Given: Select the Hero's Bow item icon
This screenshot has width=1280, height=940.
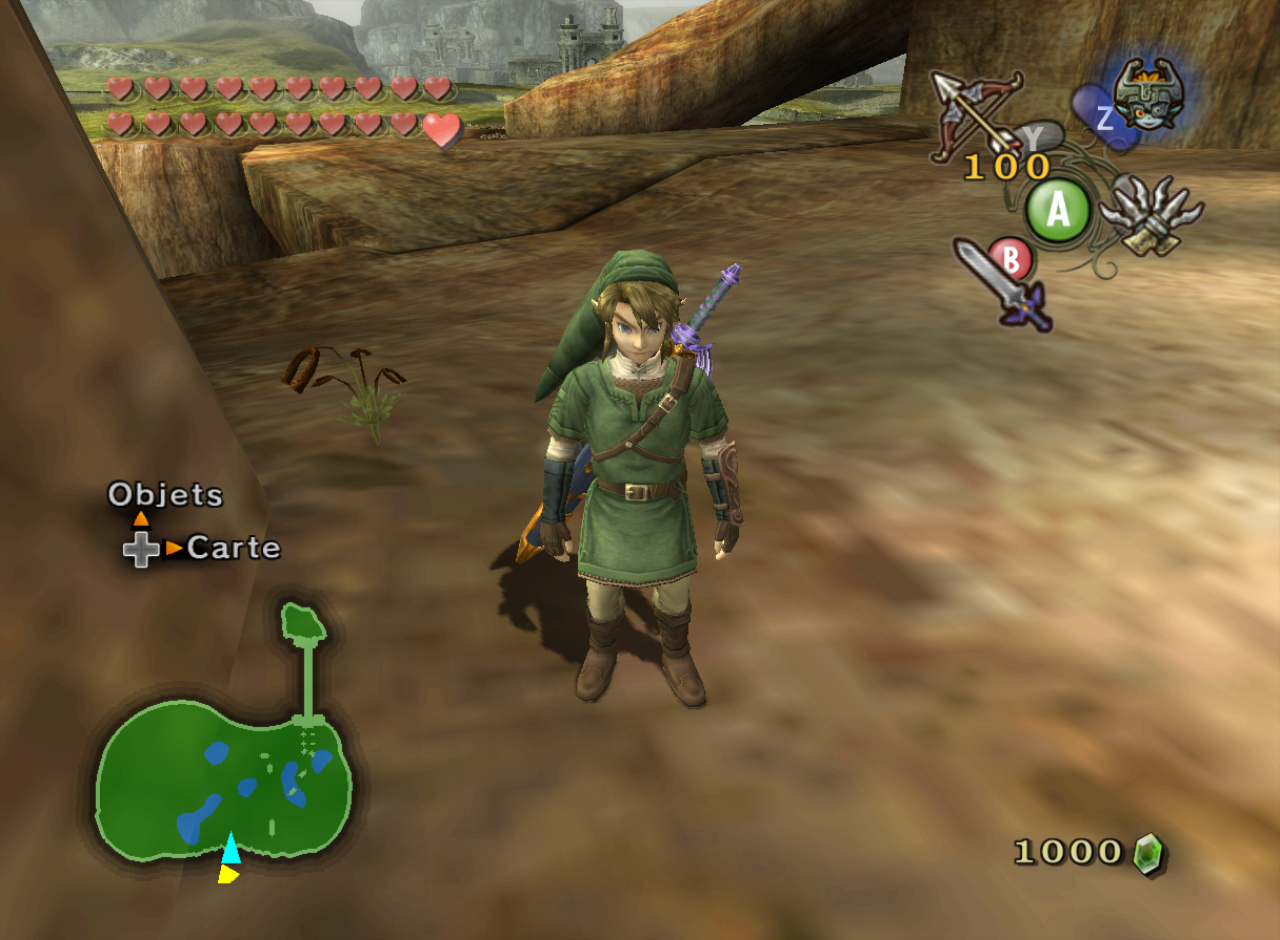Looking at the screenshot, I should click(975, 115).
